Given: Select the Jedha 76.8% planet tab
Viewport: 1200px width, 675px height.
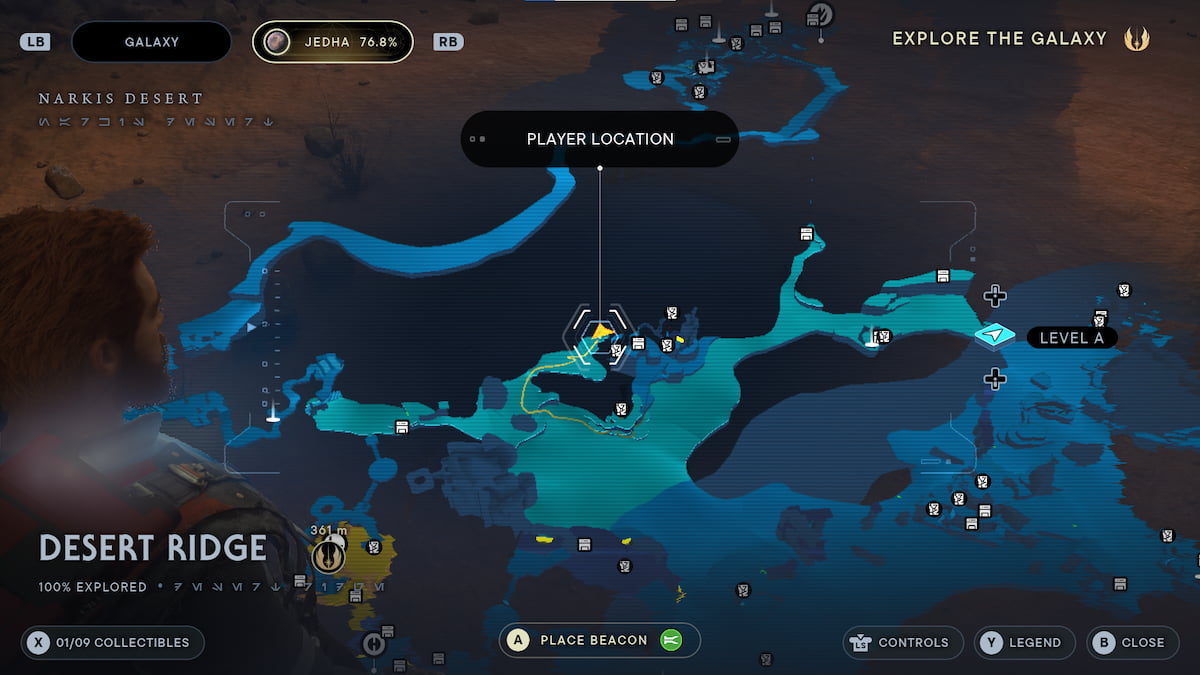Looking at the screenshot, I should (332, 42).
